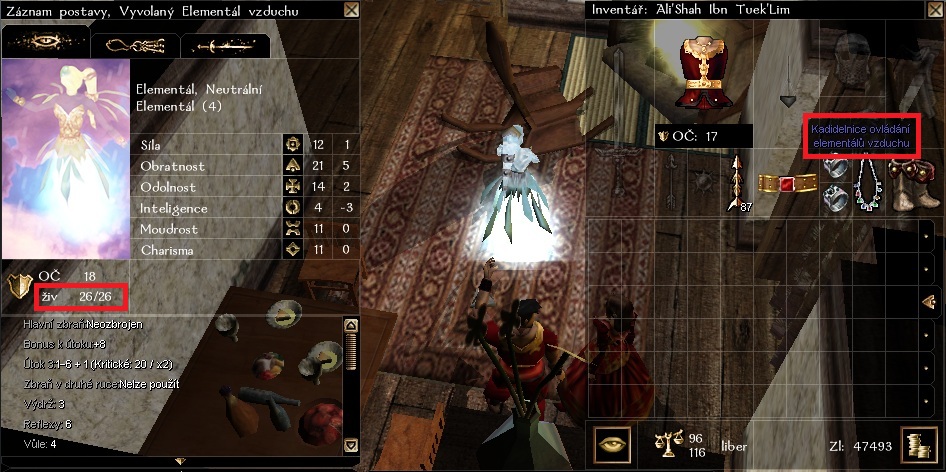Click the gold coins stack button
Screen dimensions: 946x472
coord(916,444)
